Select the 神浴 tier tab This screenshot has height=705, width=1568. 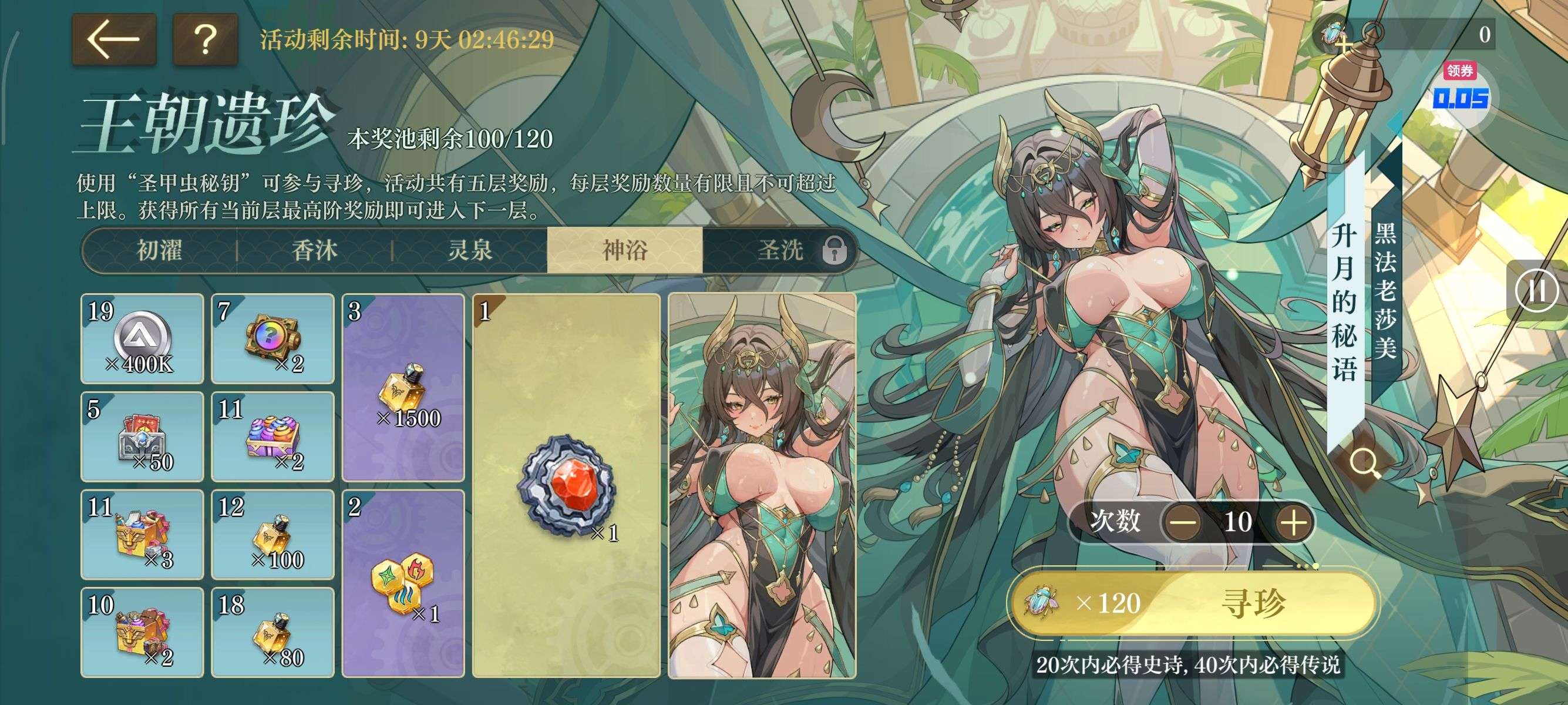(624, 250)
